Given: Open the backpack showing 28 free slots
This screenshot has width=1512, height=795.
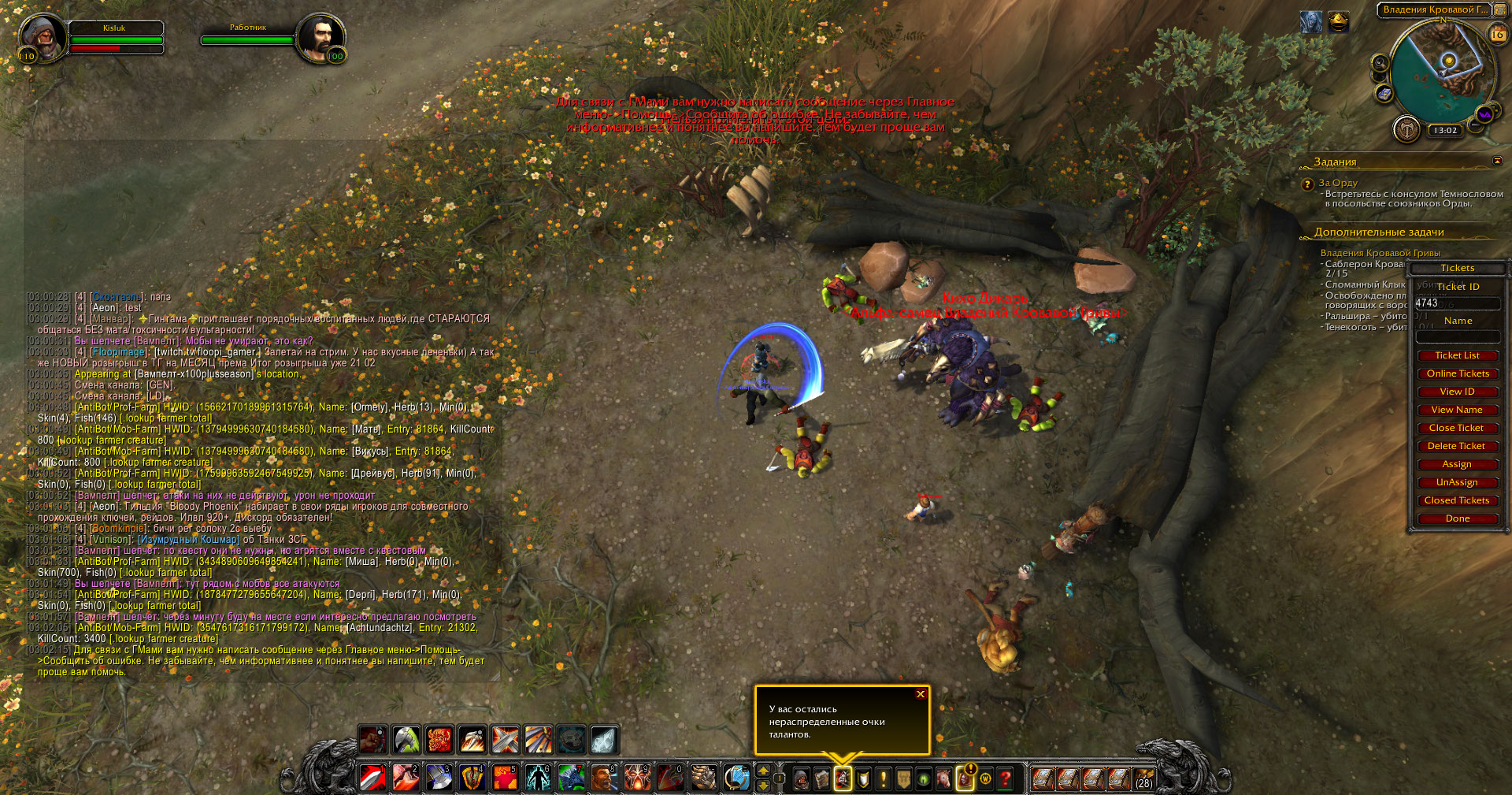Looking at the screenshot, I should [1143, 779].
